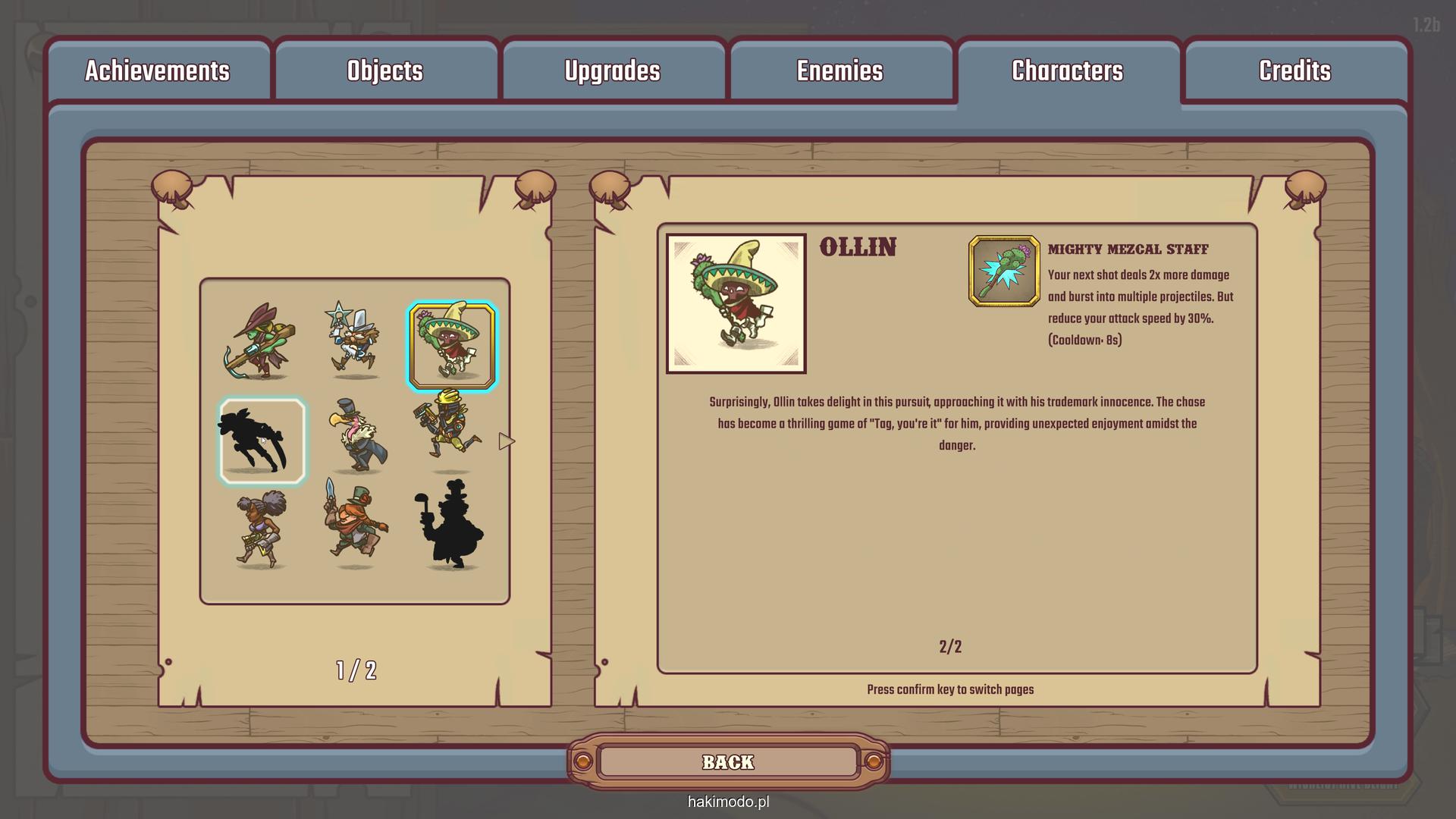Click the BACK button

coord(728,762)
